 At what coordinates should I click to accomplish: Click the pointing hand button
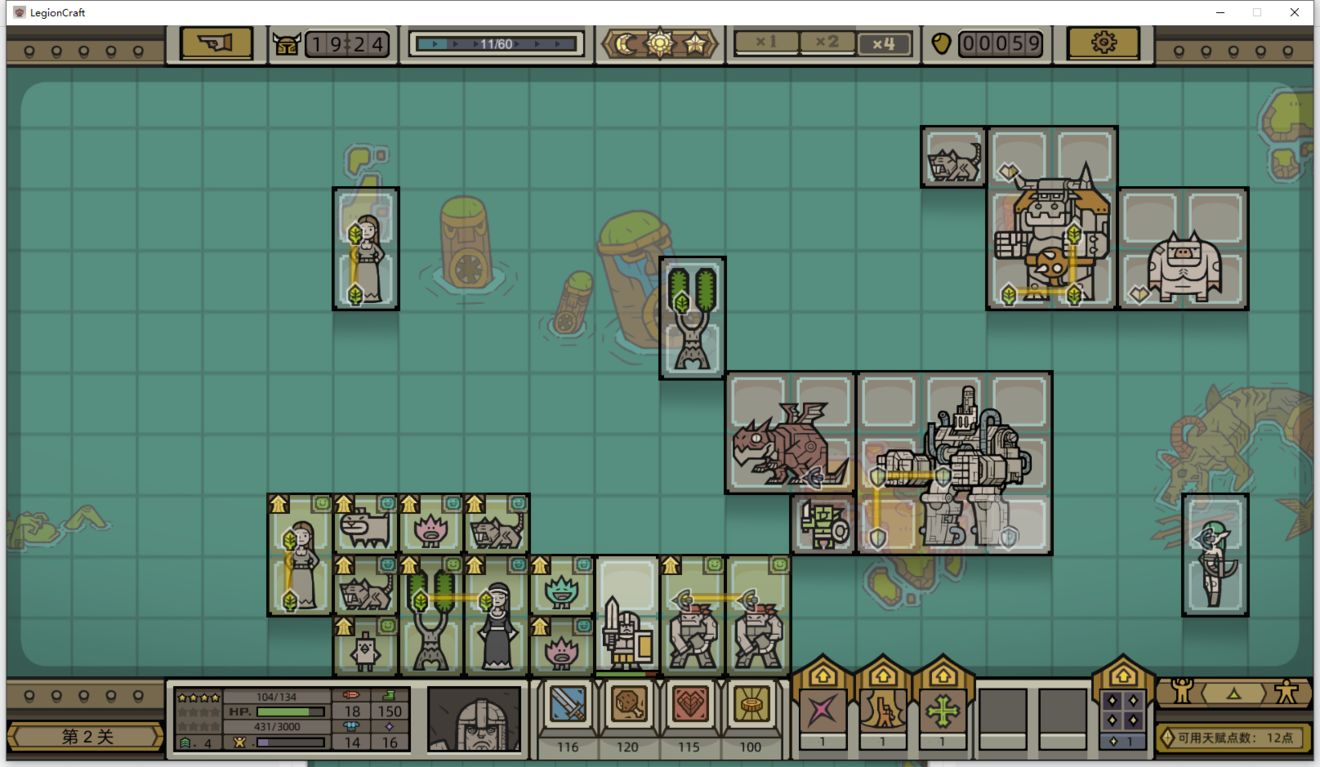click(x=216, y=43)
